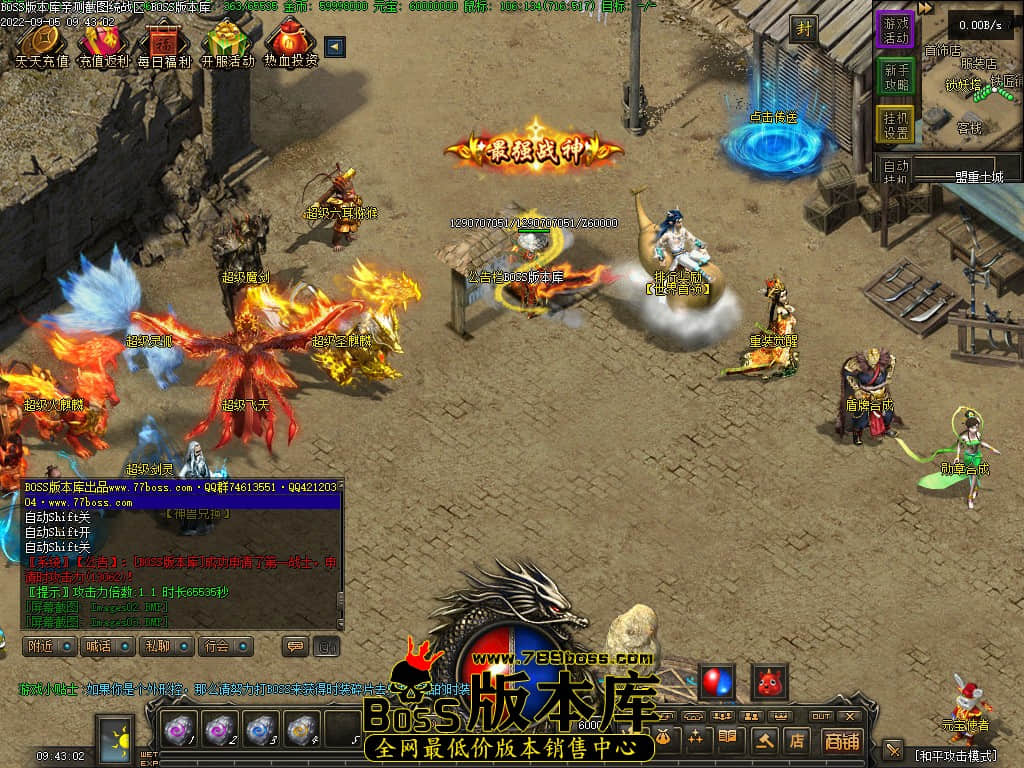Screen dimensions: 1024x768
Task: Click the red demon mask icon
Action: (769, 682)
